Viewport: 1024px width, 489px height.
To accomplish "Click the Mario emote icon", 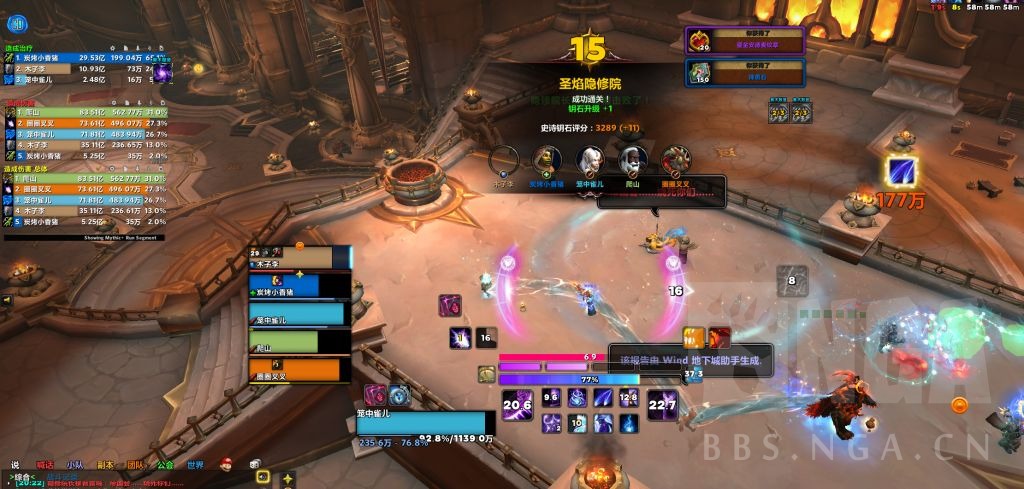I will [226, 465].
